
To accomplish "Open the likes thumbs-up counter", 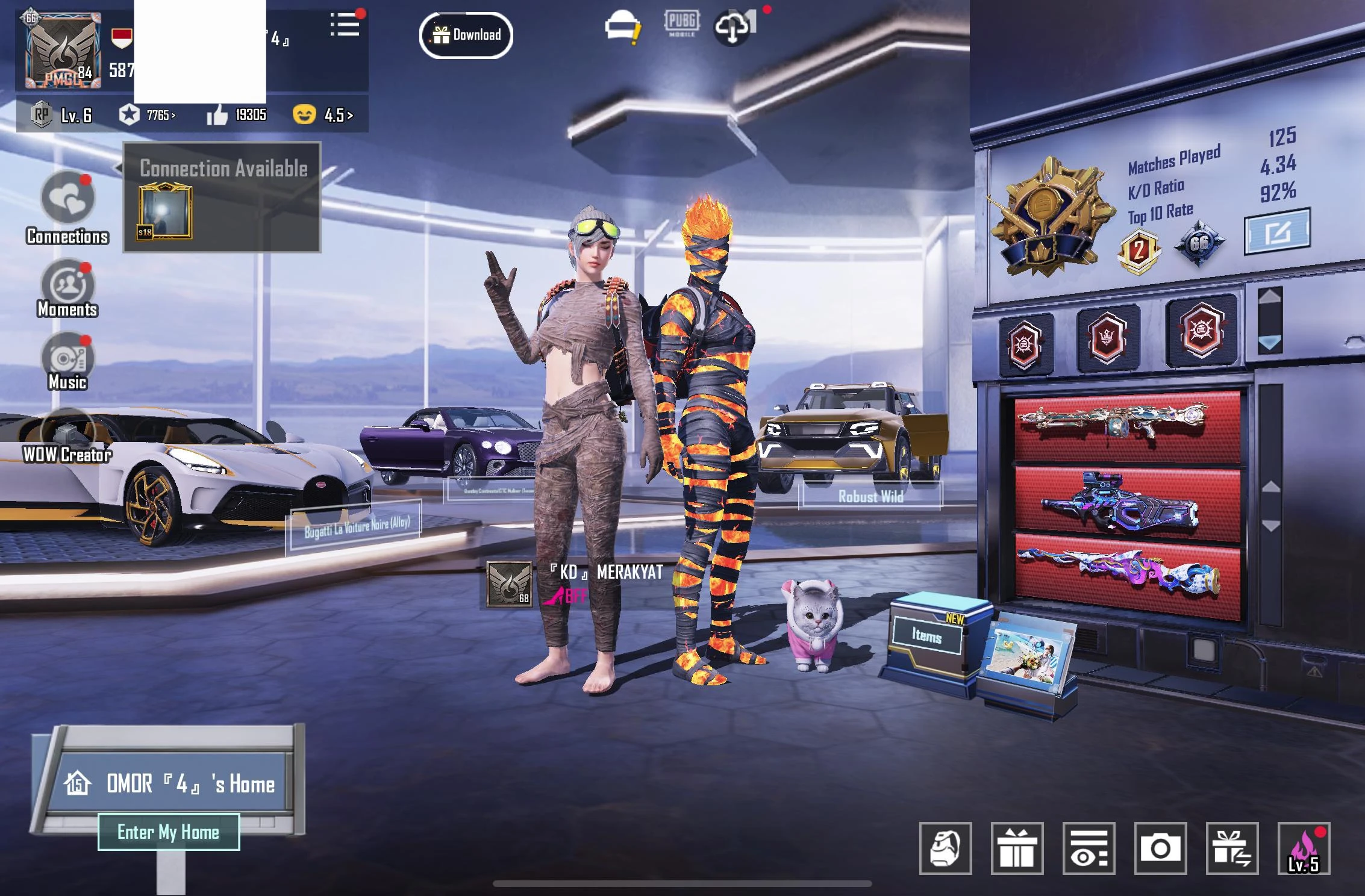I will point(237,115).
